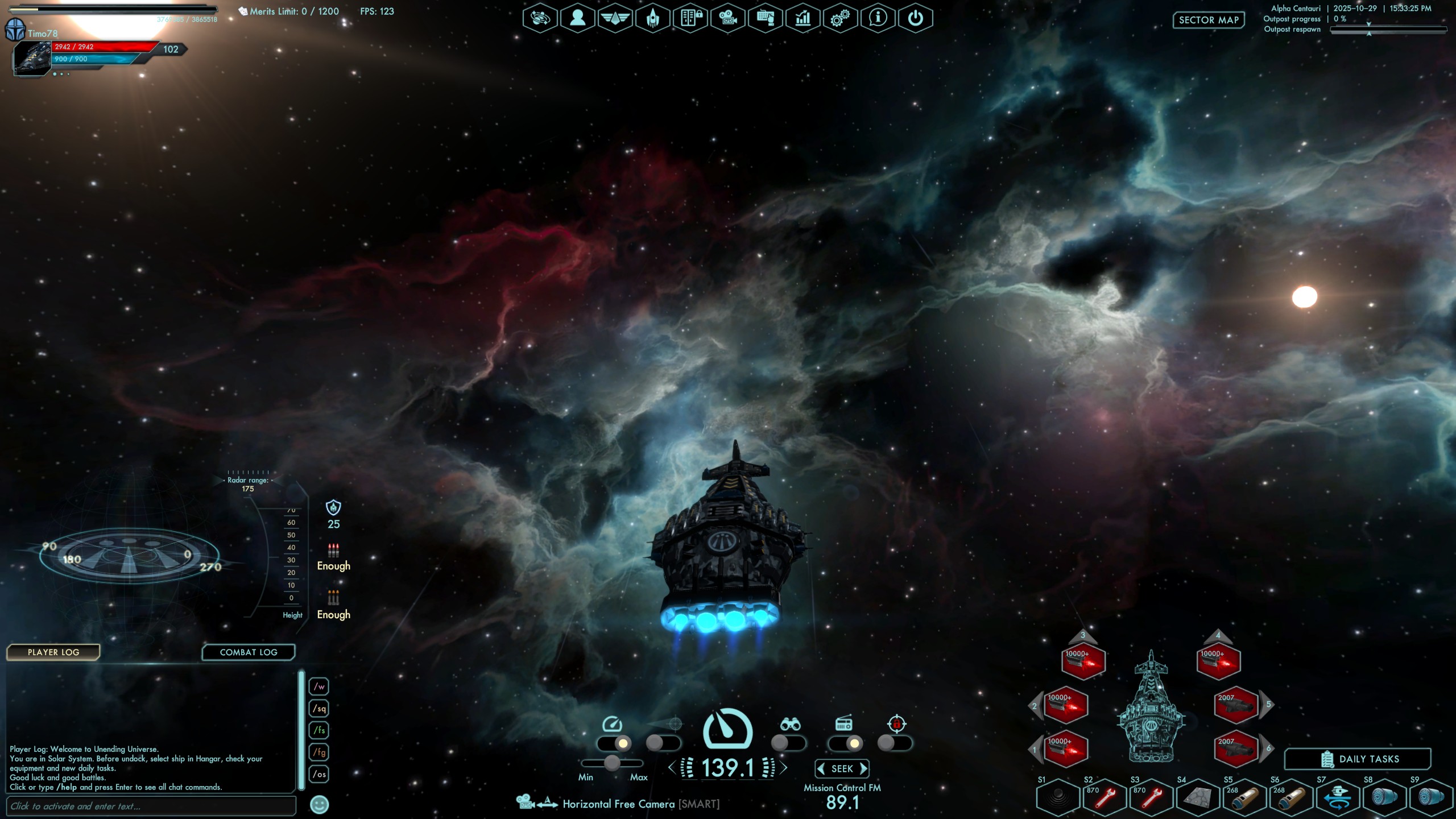Screen dimensions: 1456x819
Task: Choose the /w whisper chat shortcut
Action: tap(320, 686)
